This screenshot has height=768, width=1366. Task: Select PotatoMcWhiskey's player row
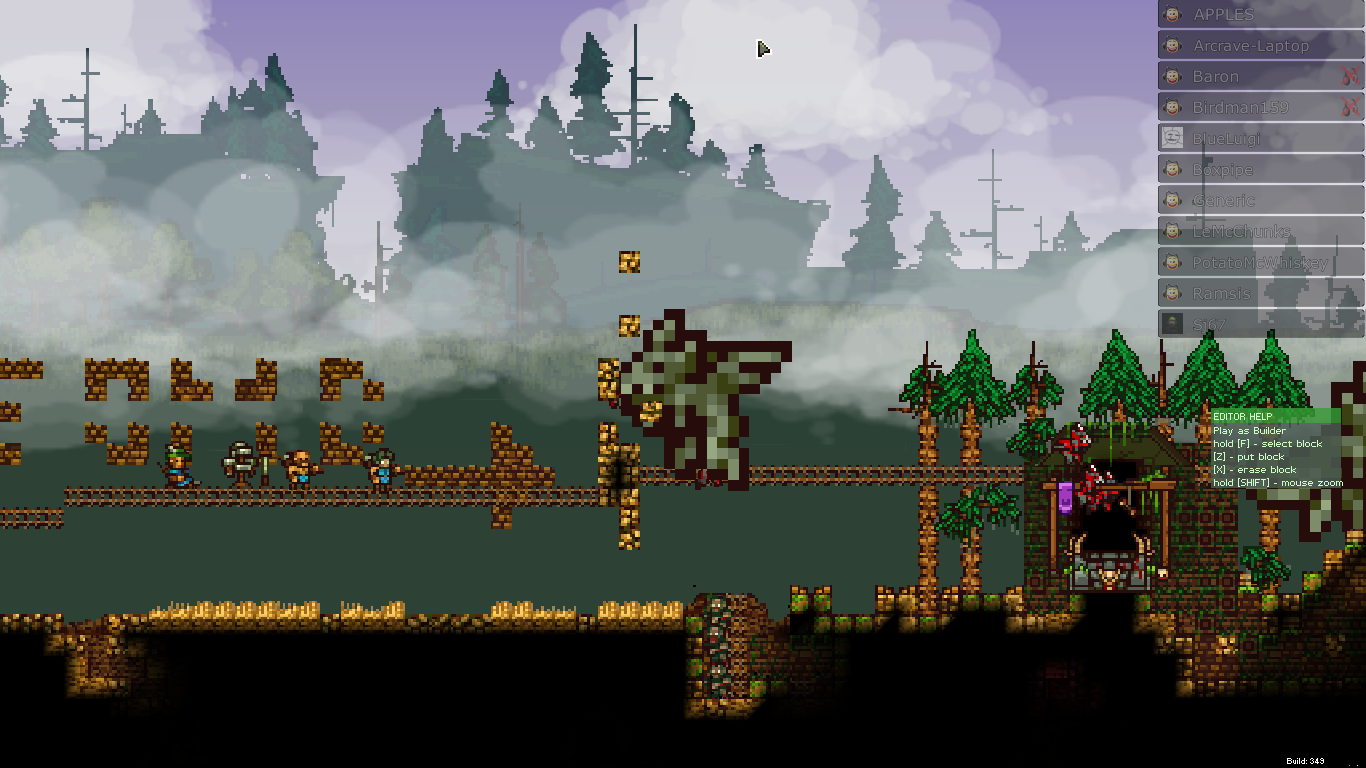click(x=1260, y=263)
